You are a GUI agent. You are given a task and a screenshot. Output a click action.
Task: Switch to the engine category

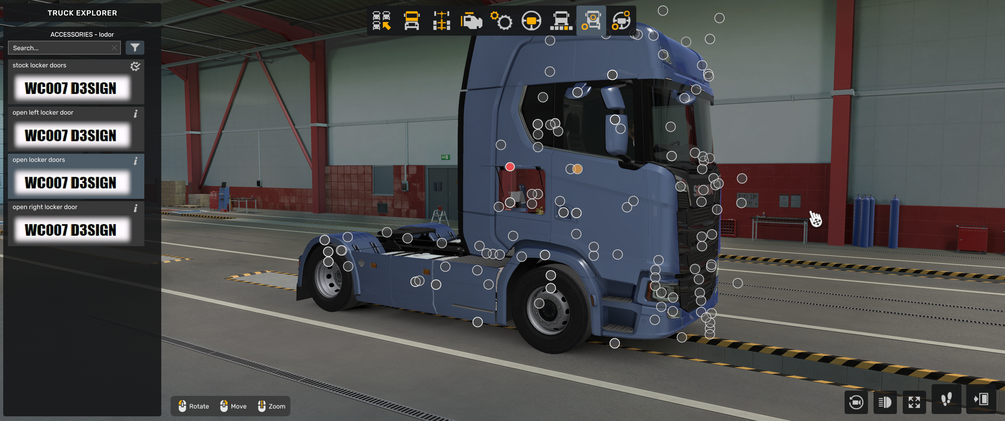pos(471,21)
